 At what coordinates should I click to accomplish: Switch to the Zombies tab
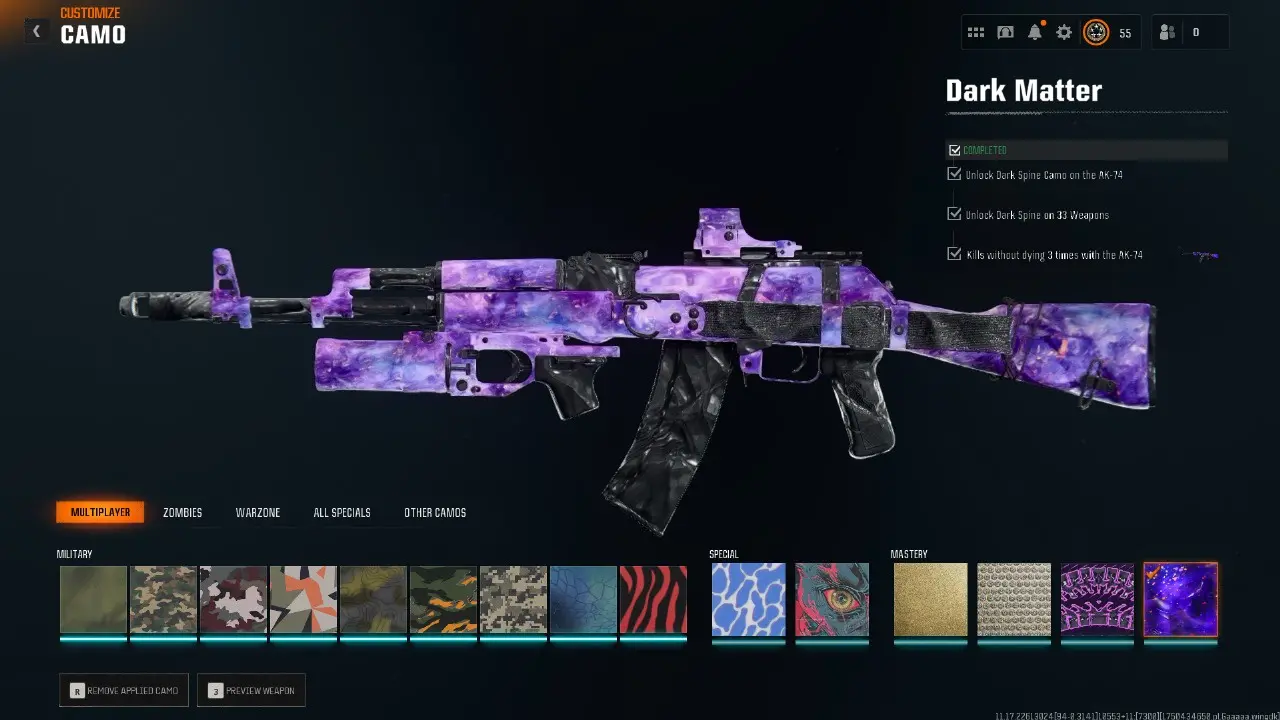coord(182,512)
